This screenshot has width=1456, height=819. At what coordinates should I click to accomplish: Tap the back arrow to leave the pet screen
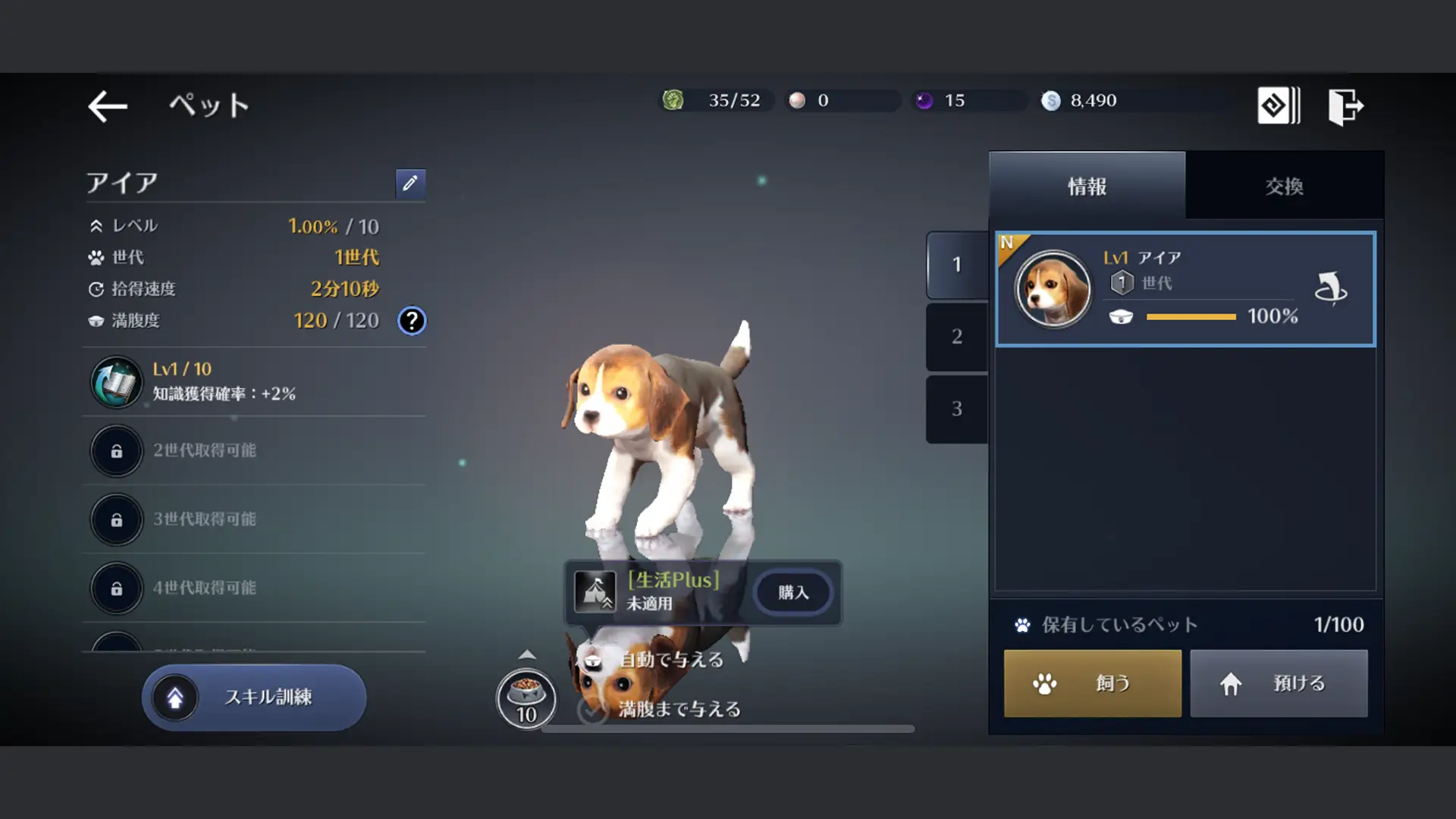[x=107, y=105]
